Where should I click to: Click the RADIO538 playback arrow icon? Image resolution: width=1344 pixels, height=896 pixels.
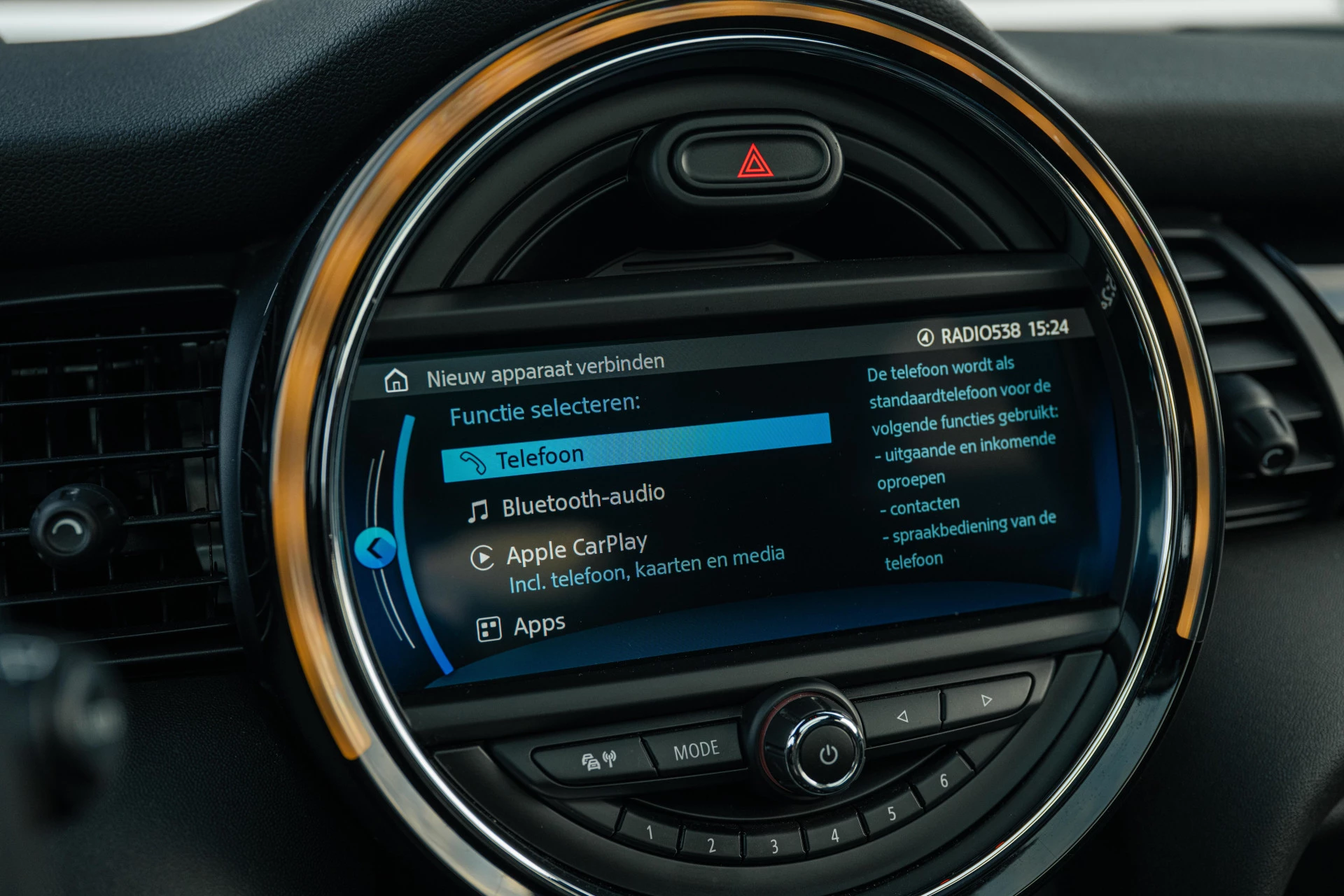(924, 335)
